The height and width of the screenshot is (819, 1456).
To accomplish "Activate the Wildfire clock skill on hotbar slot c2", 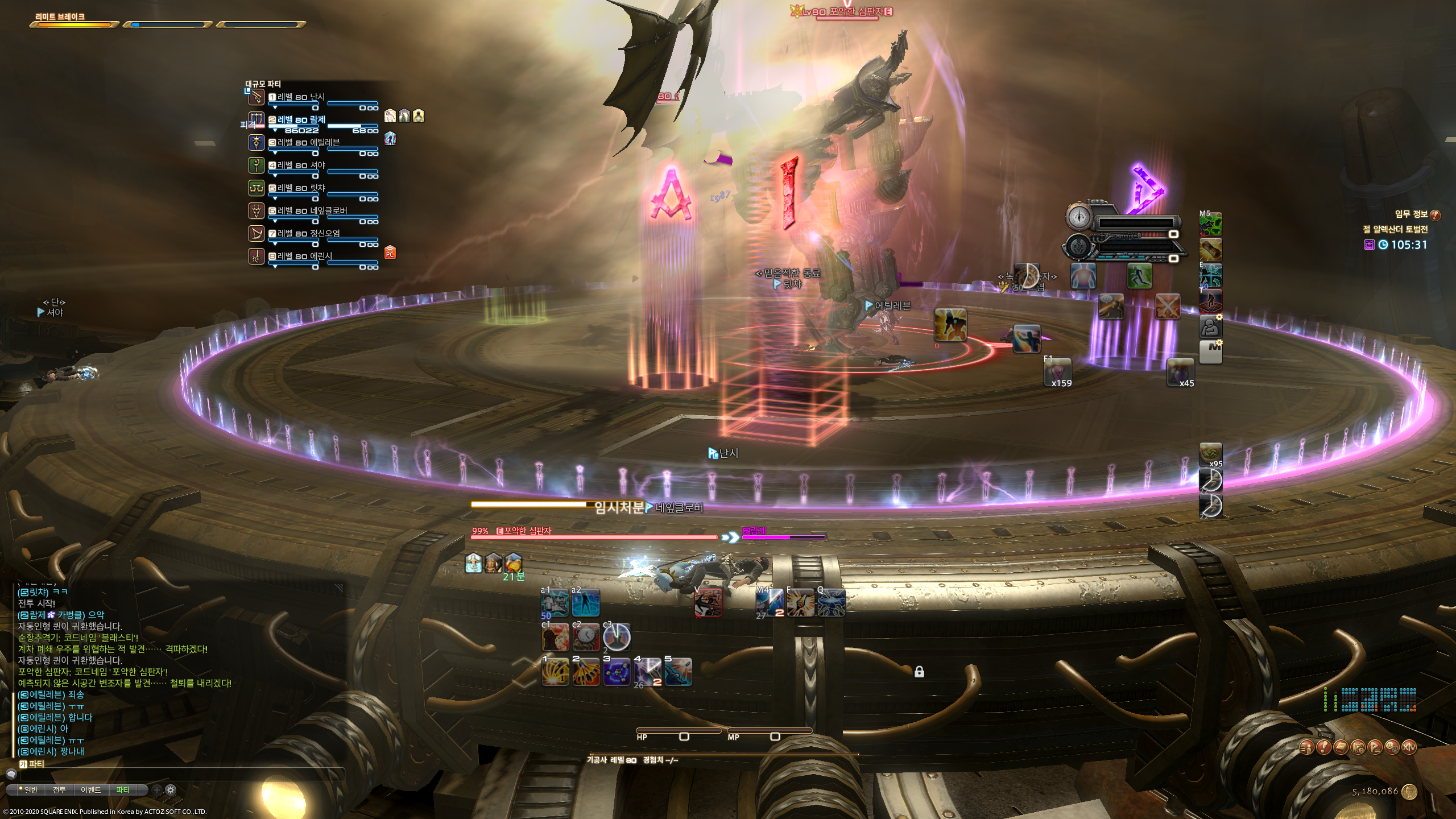I will (586, 638).
